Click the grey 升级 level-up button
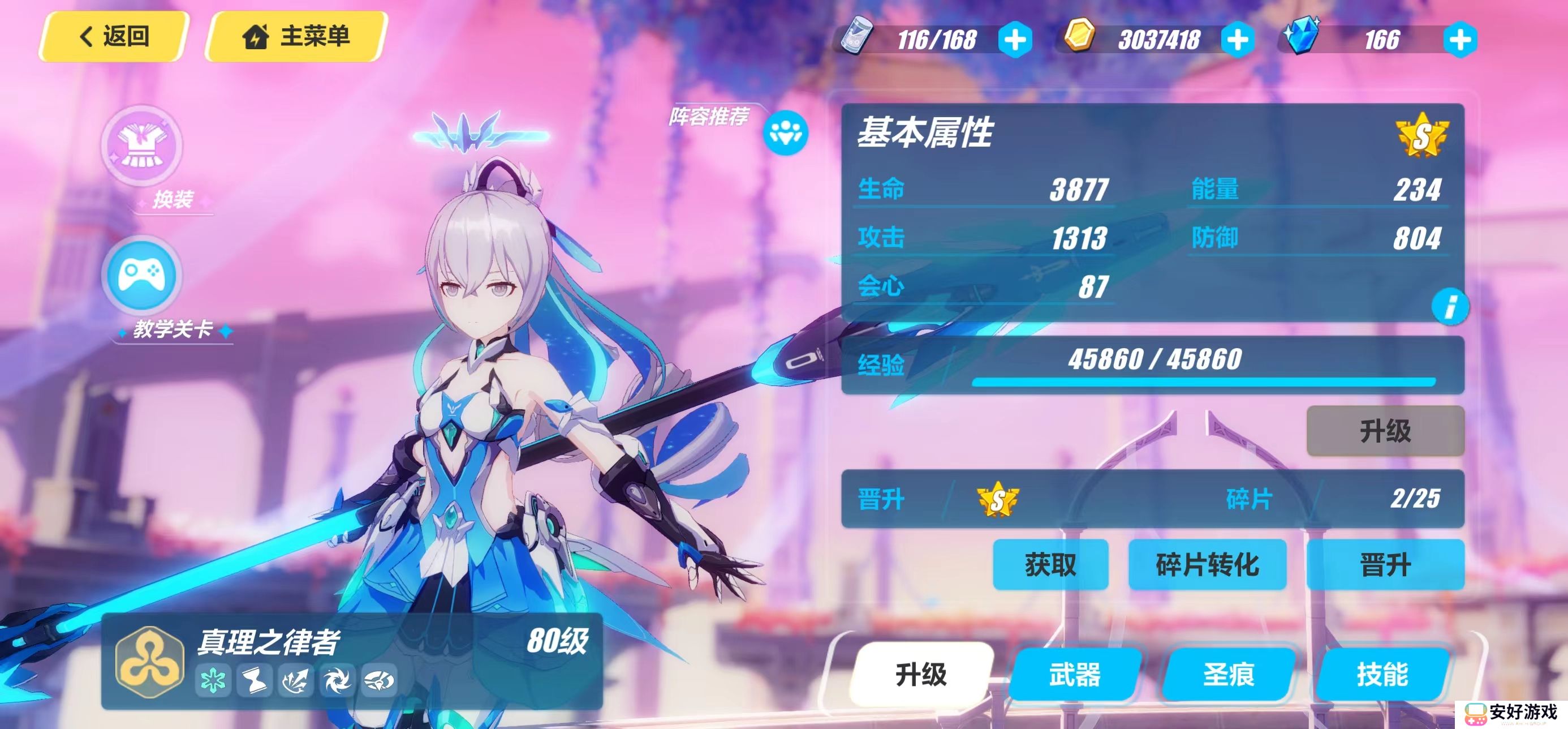Image resolution: width=1568 pixels, height=729 pixels. (1385, 431)
